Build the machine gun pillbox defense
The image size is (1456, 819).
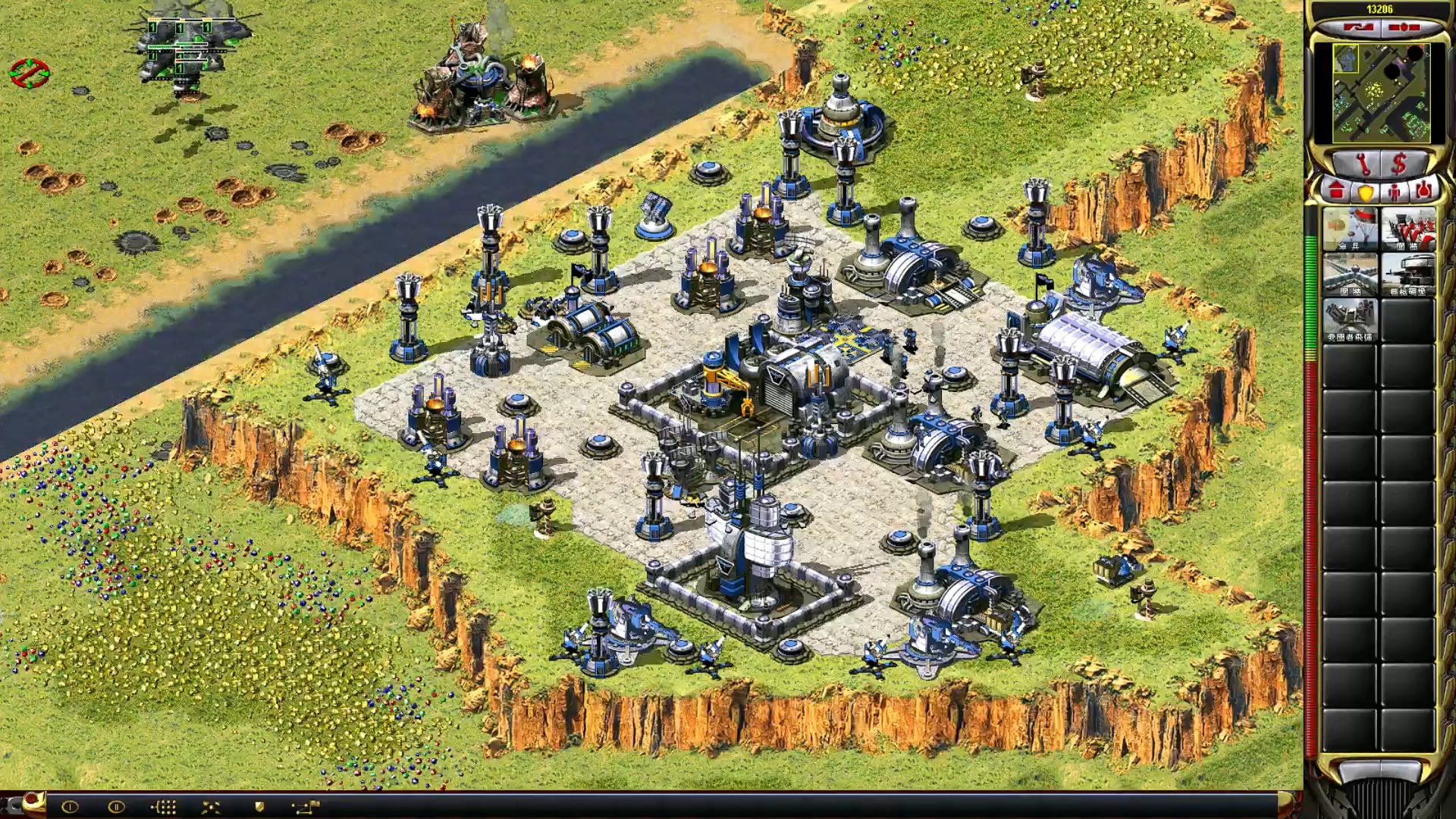tap(1407, 275)
